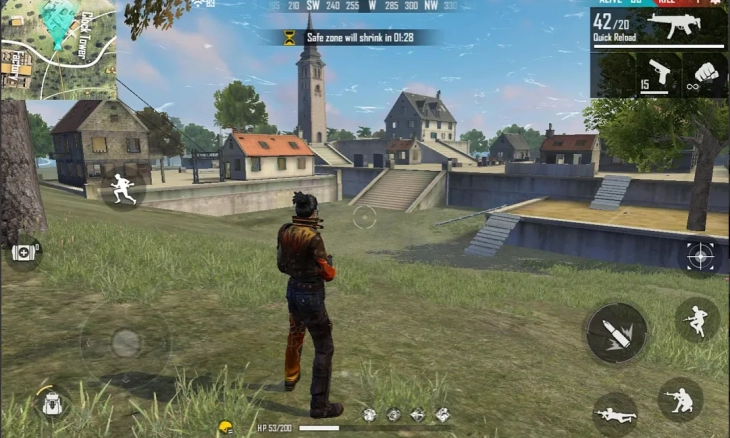Tap the sprint running-man button
730x438 pixels.
pos(122,188)
